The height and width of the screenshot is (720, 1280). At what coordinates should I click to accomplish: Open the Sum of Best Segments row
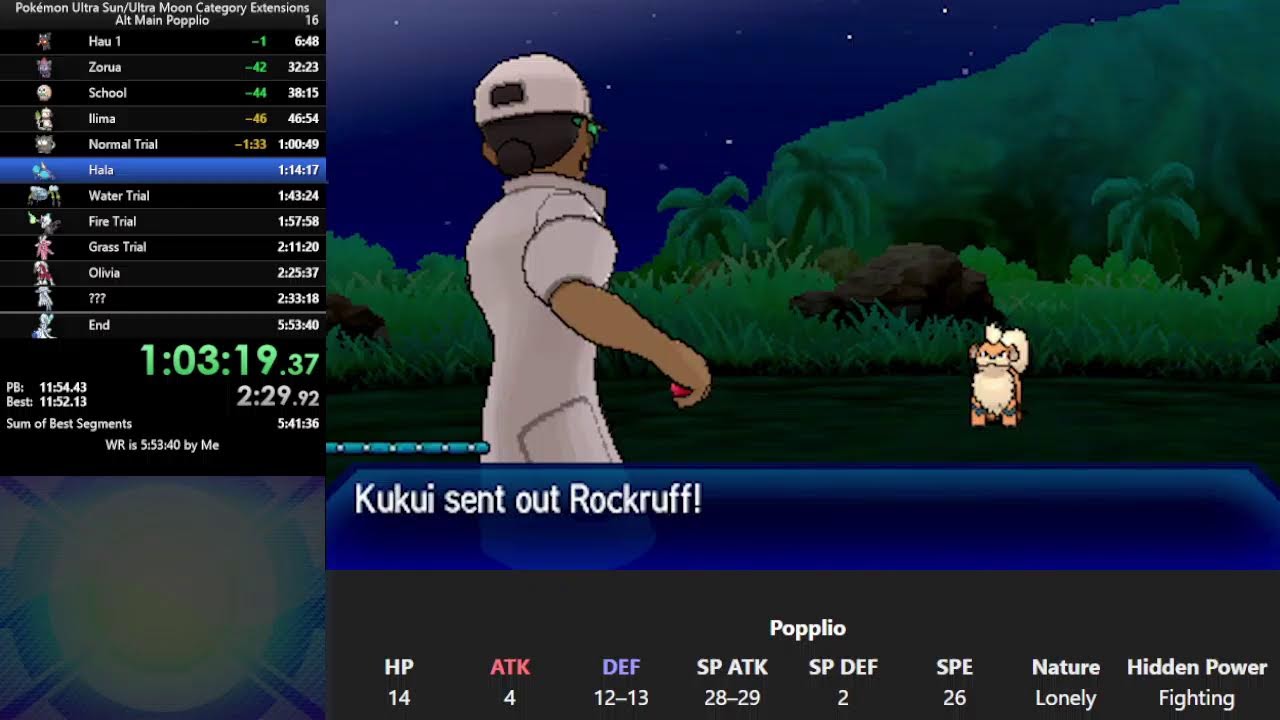[x=160, y=424]
